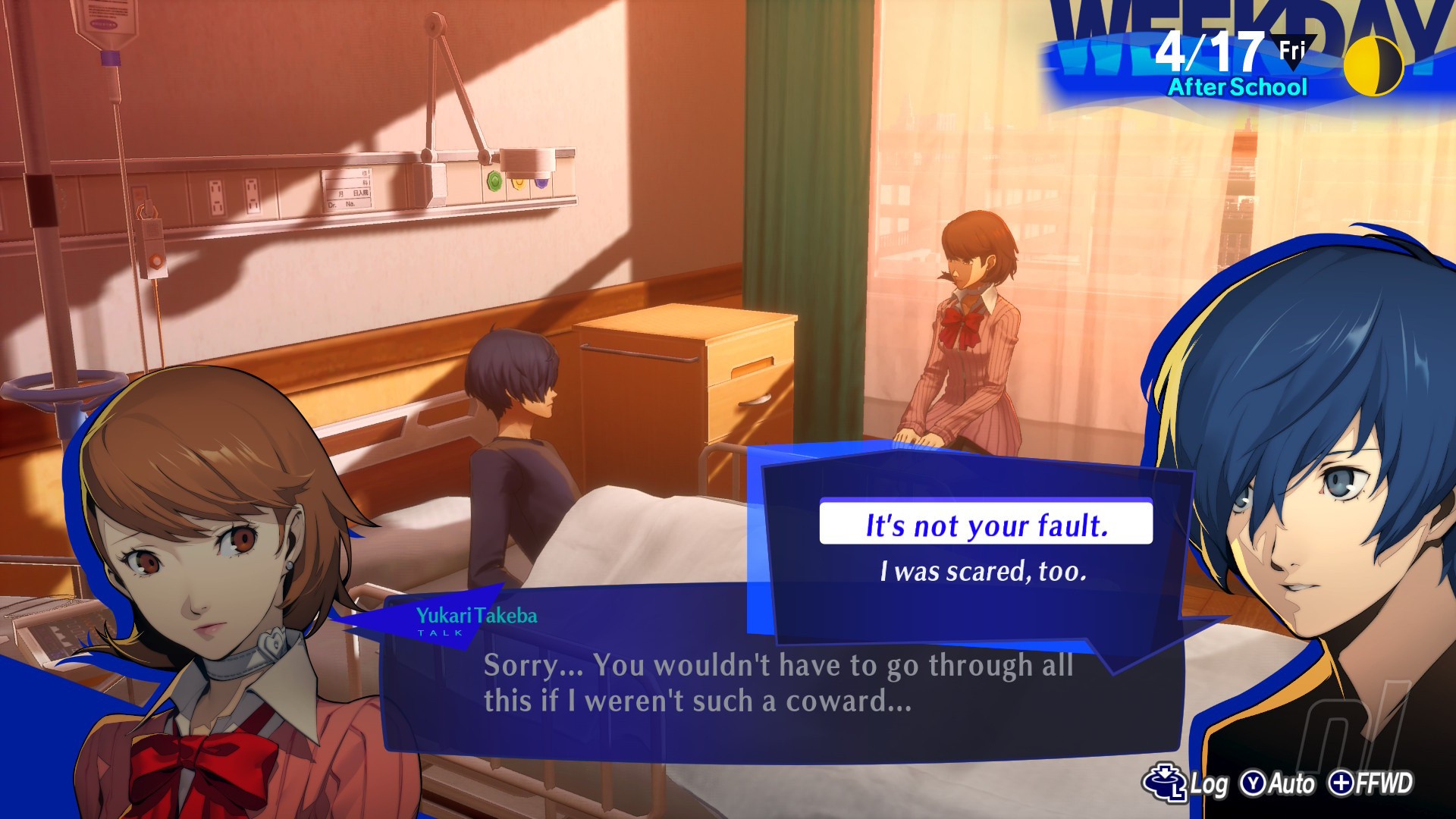The image size is (1456, 819).
Task: Choose the reply "It's not your fault."
Action: click(x=986, y=524)
